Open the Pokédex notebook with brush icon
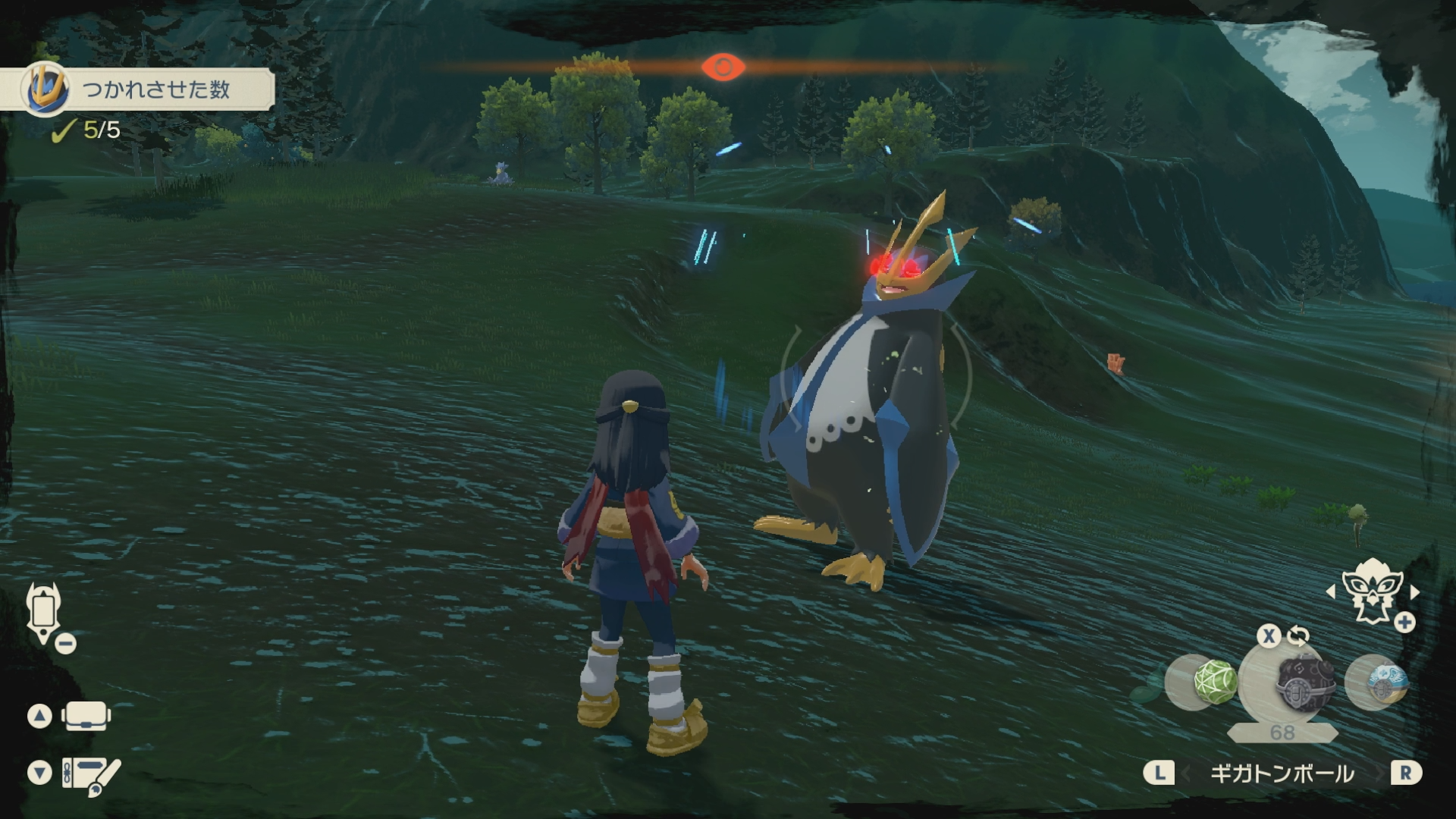The width and height of the screenshot is (1456, 819). coord(90,775)
